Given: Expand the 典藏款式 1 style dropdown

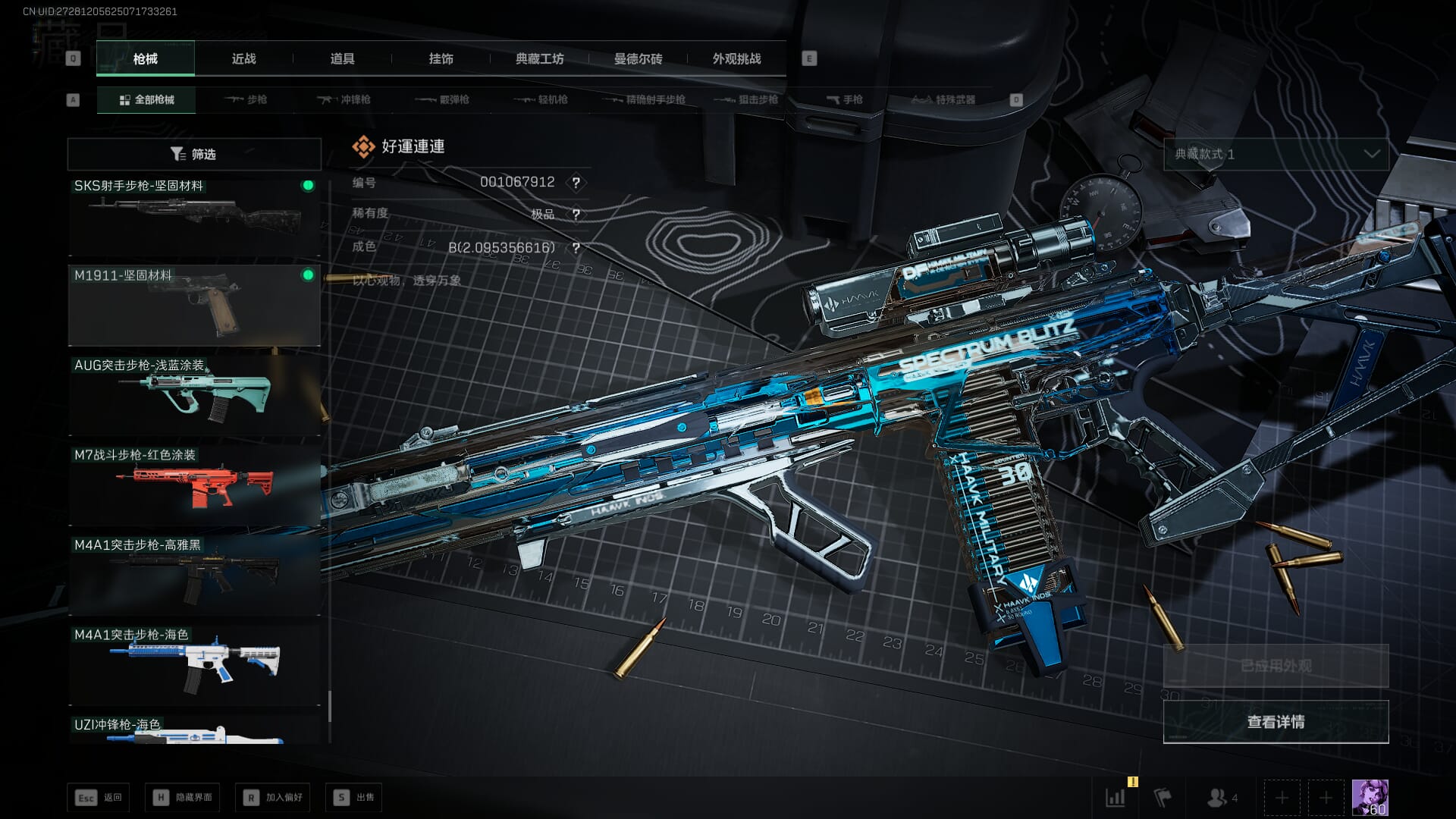Looking at the screenshot, I should pyautogui.click(x=1276, y=154).
